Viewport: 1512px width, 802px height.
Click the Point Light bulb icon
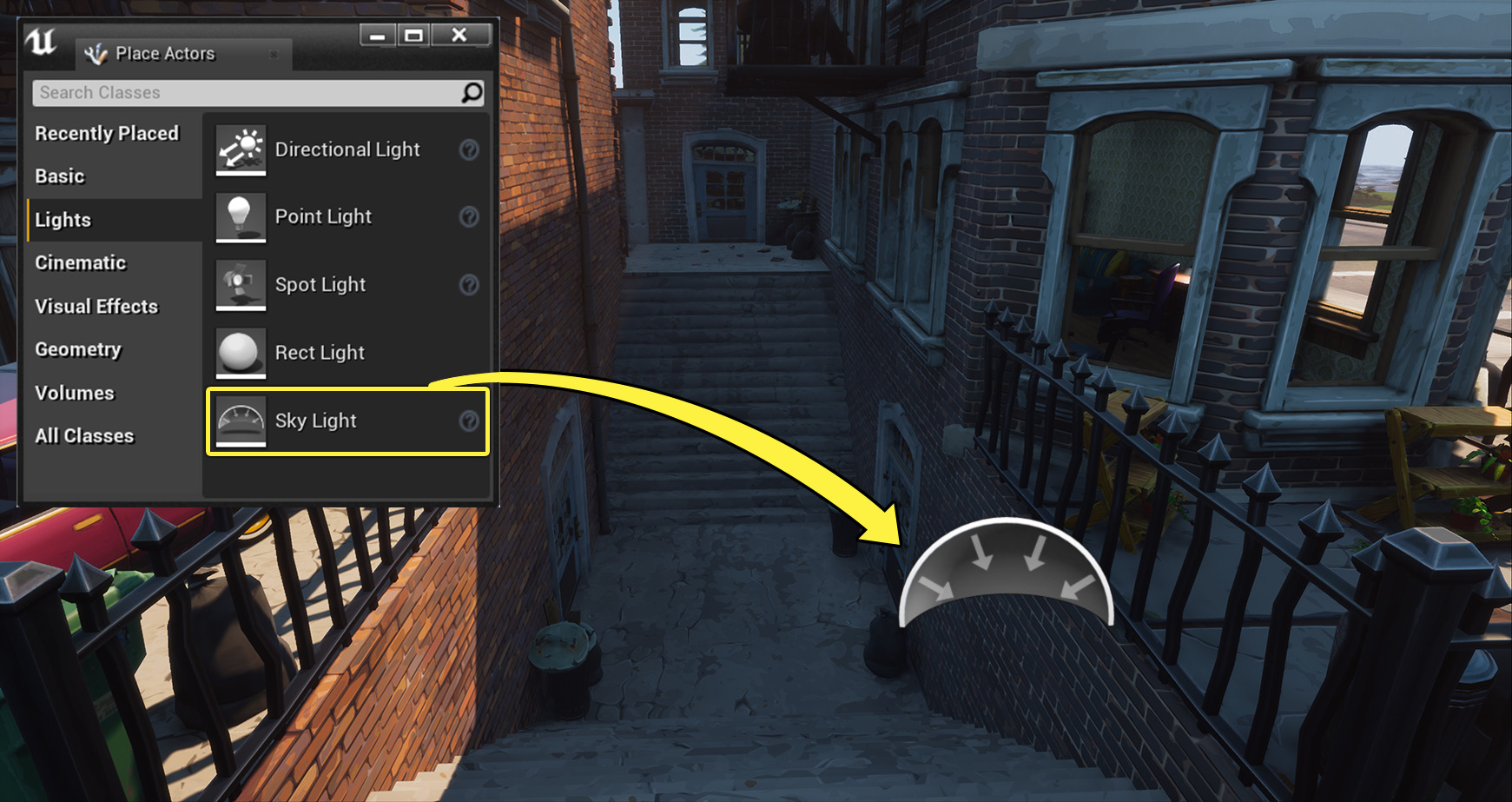click(x=240, y=217)
